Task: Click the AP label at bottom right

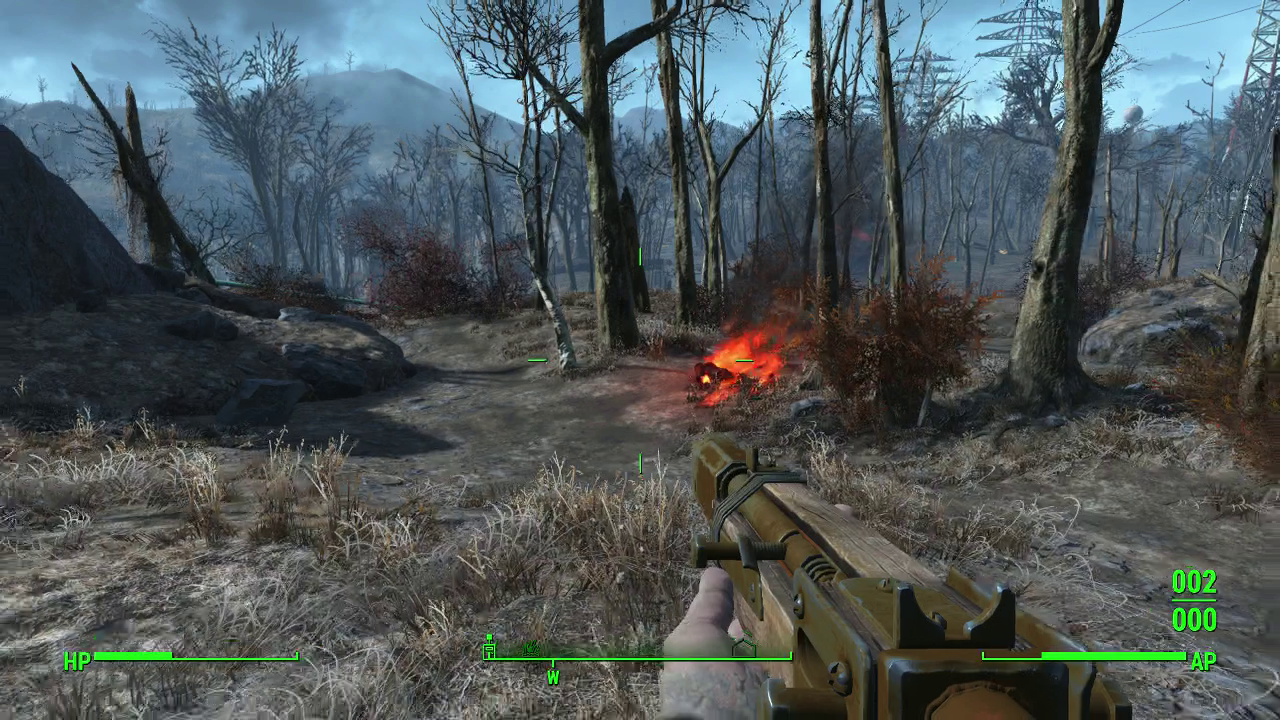Action: point(1205,661)
